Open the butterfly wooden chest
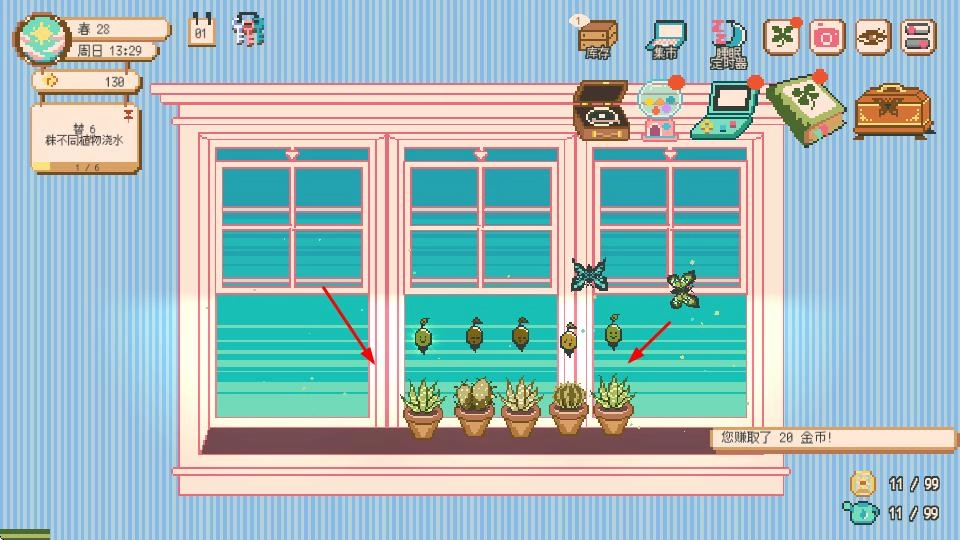The width and height of the screenshot is (960, 540). (892, 109)
